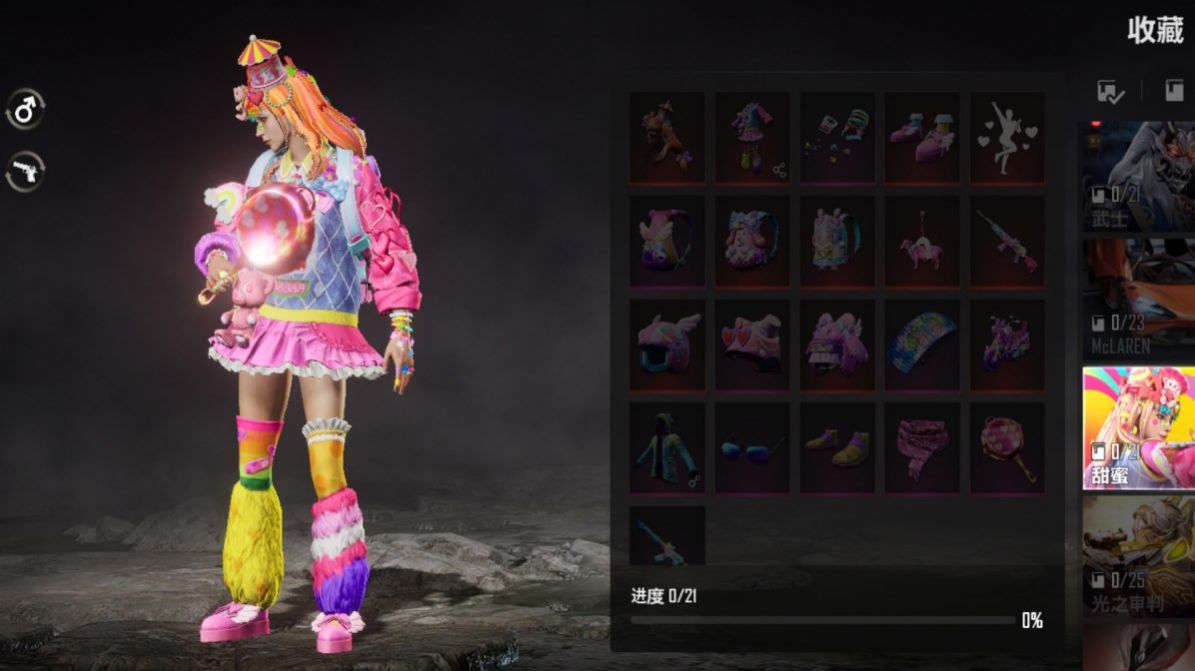Choose the pink platform shoes item
The height and width of the screenshot is (671, 1195).
click(922, 137)
